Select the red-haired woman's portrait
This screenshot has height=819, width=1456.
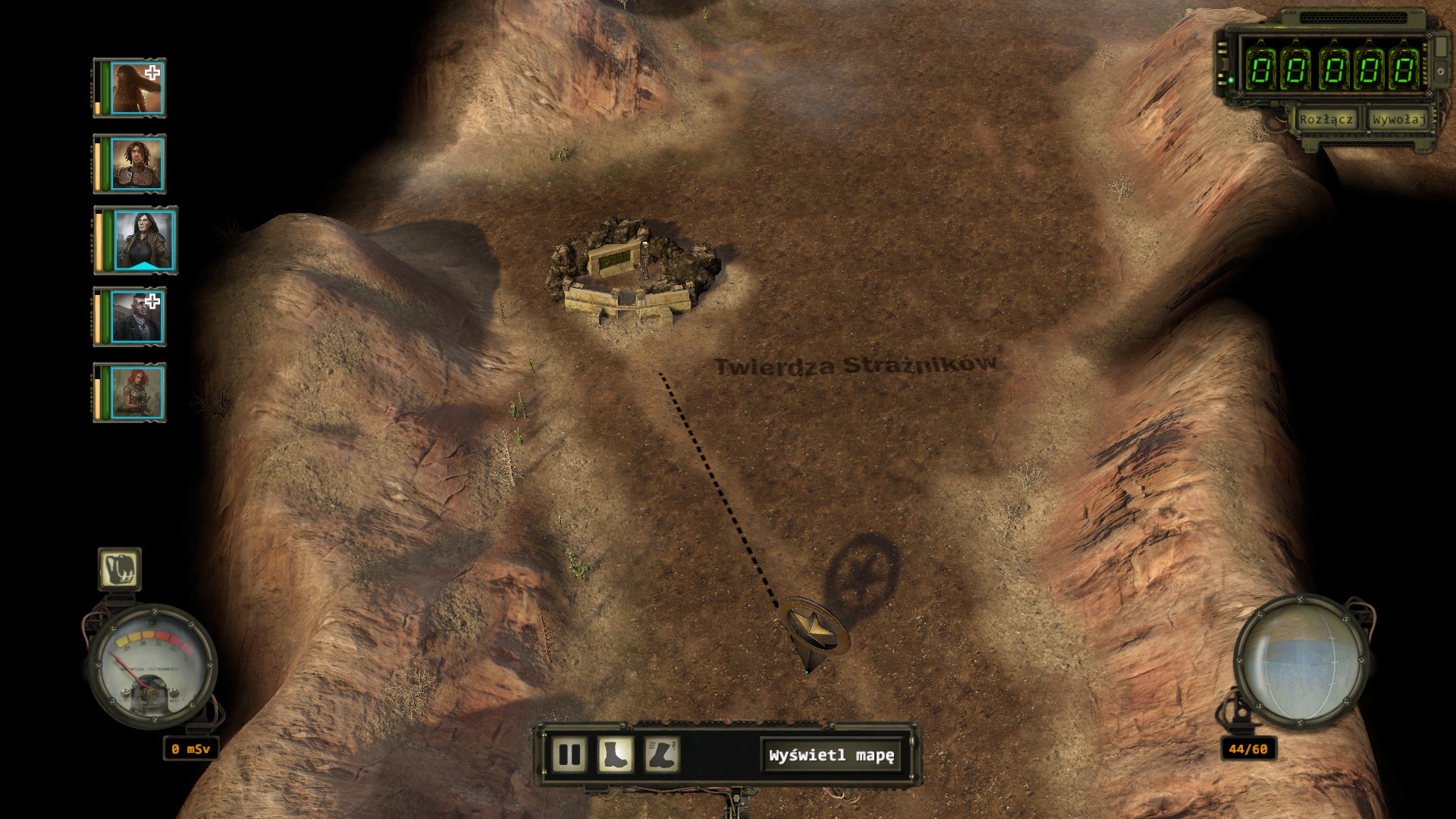point(136,393)
